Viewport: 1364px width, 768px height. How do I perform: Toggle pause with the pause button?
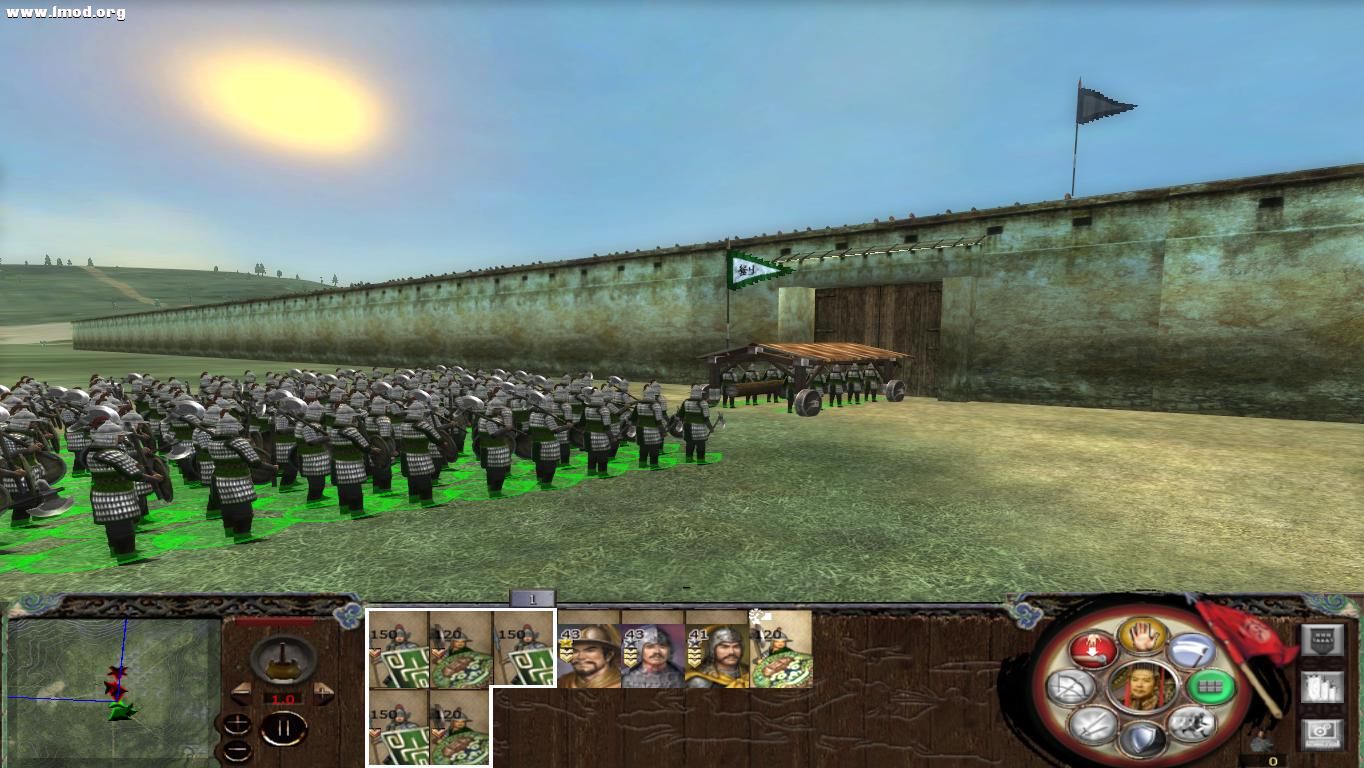tap(285, 728)
